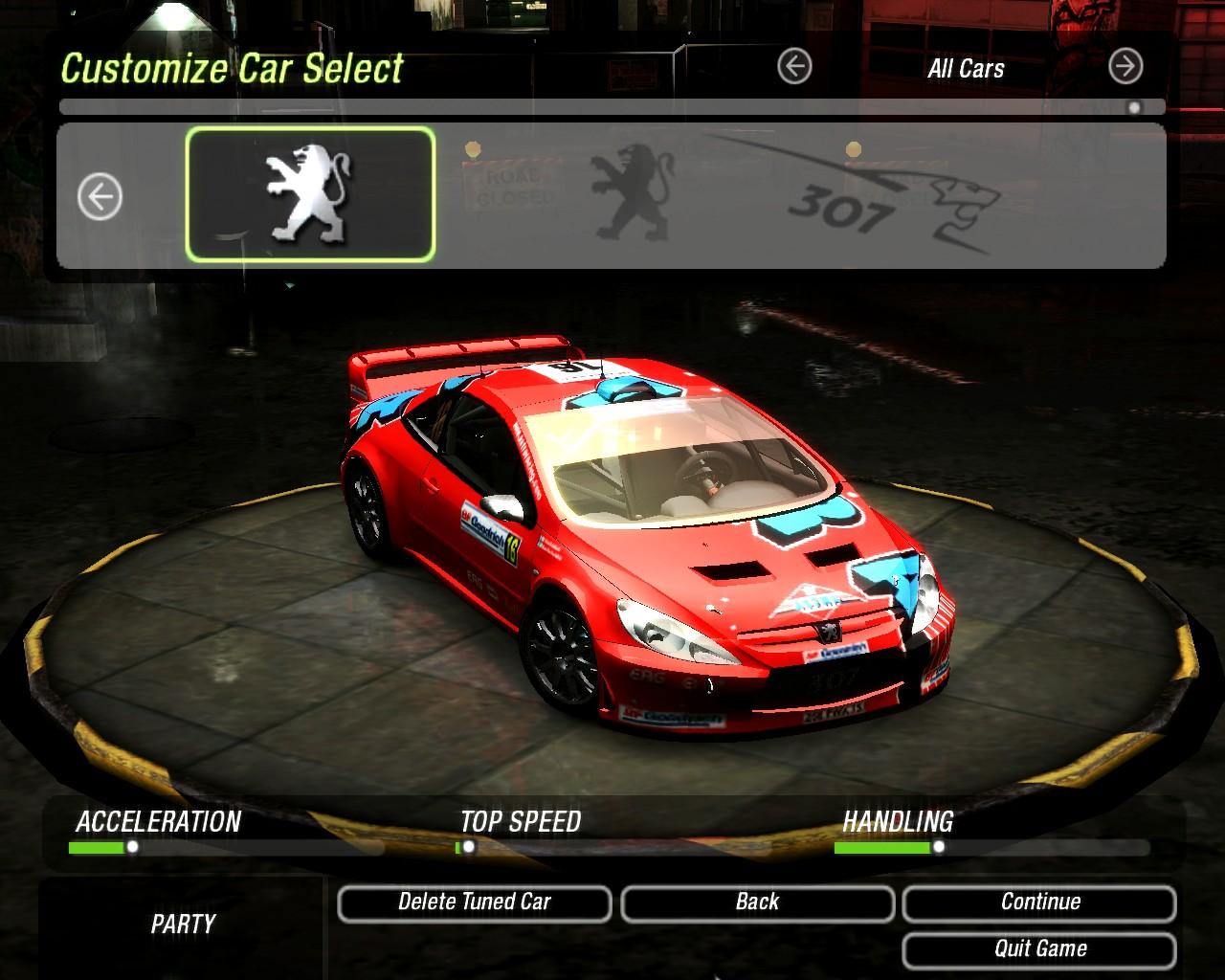Switch to next car category arrow
The width and height of the screenshot is (1225, 980).
1125,67
